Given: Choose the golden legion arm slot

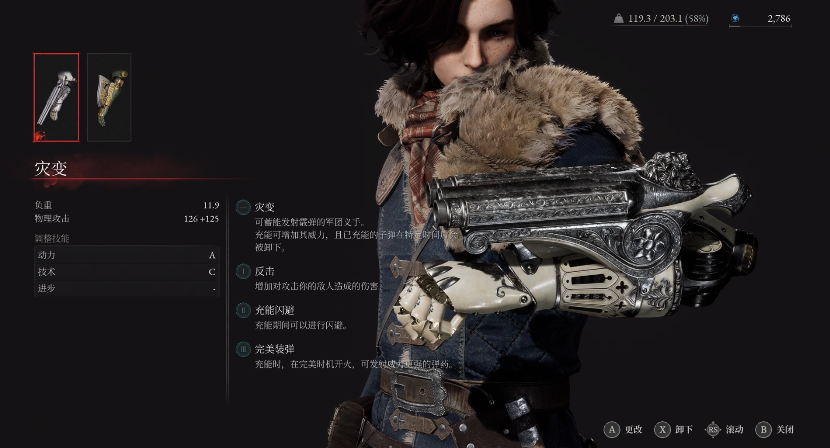Looking at the screenshot, I should [109, 97].
